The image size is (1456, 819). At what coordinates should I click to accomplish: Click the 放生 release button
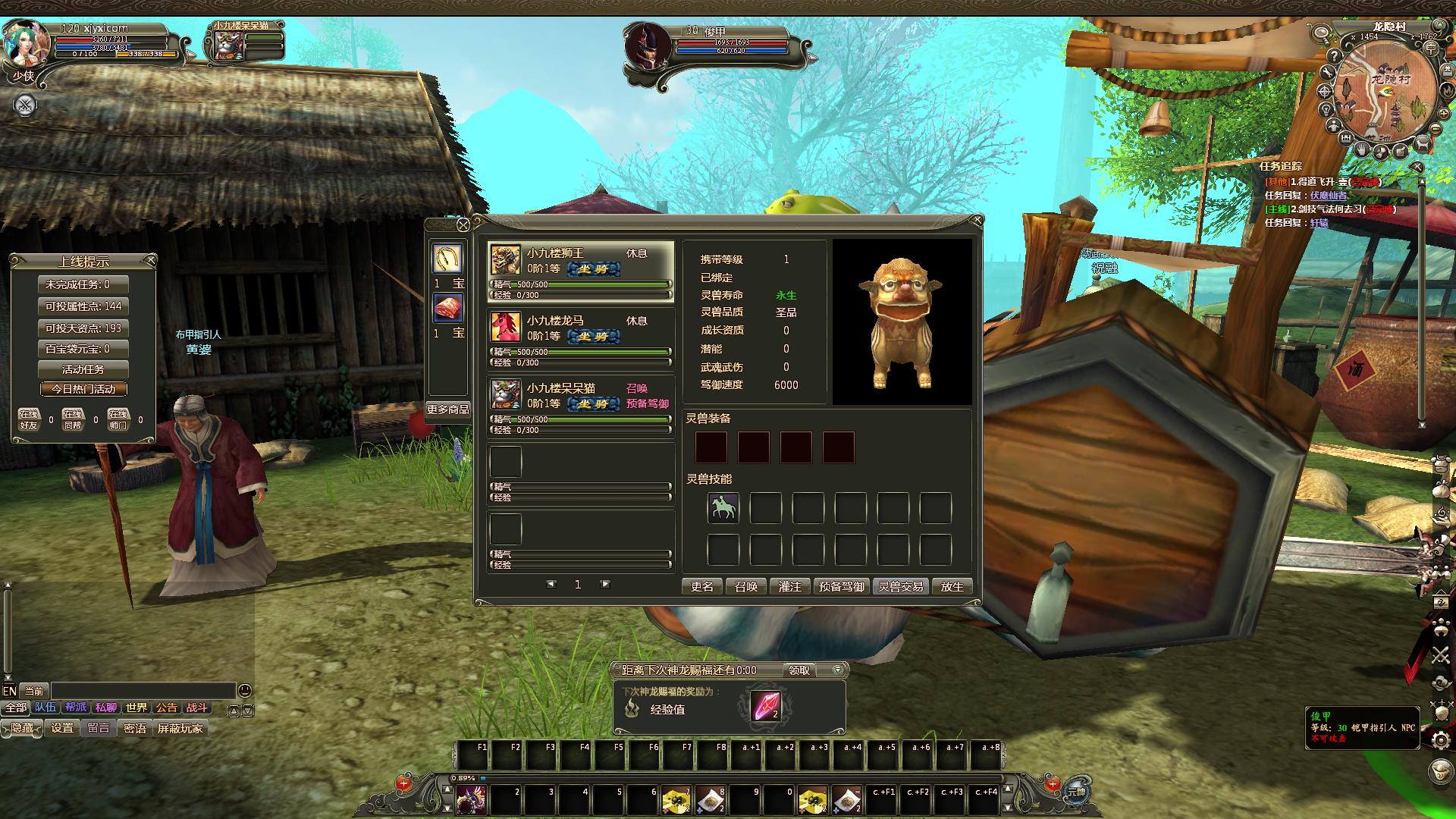coord(952,586)
